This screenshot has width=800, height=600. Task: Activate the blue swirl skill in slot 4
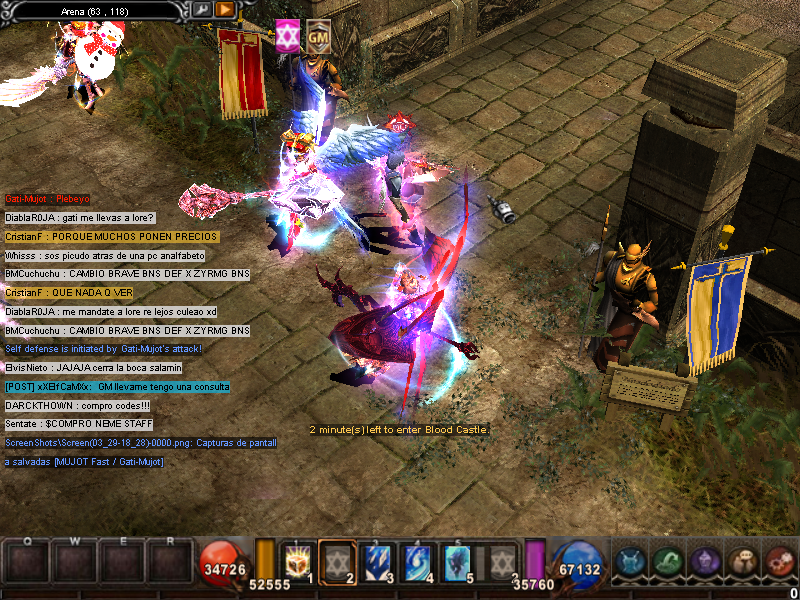[x=418, y=561]
